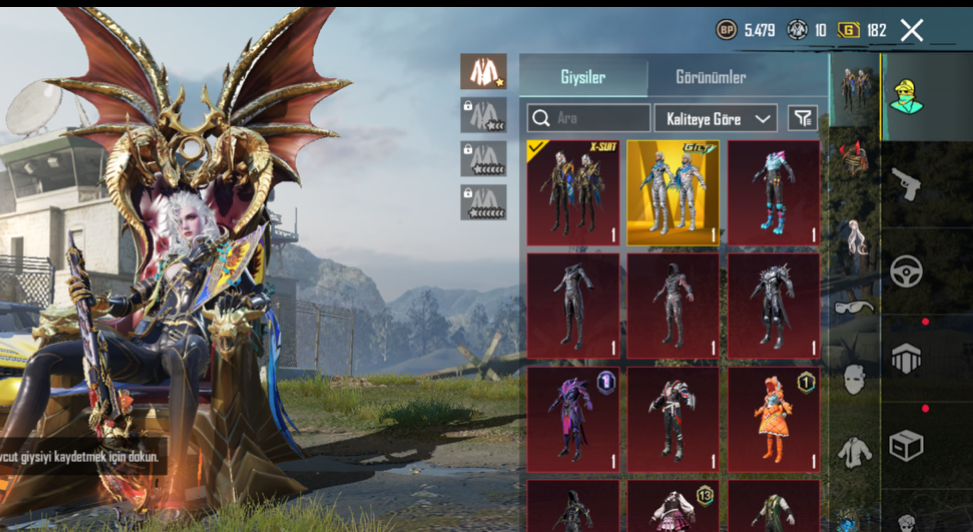
Task: Choose the gold-background gift outfit
Action: [673, 192]
